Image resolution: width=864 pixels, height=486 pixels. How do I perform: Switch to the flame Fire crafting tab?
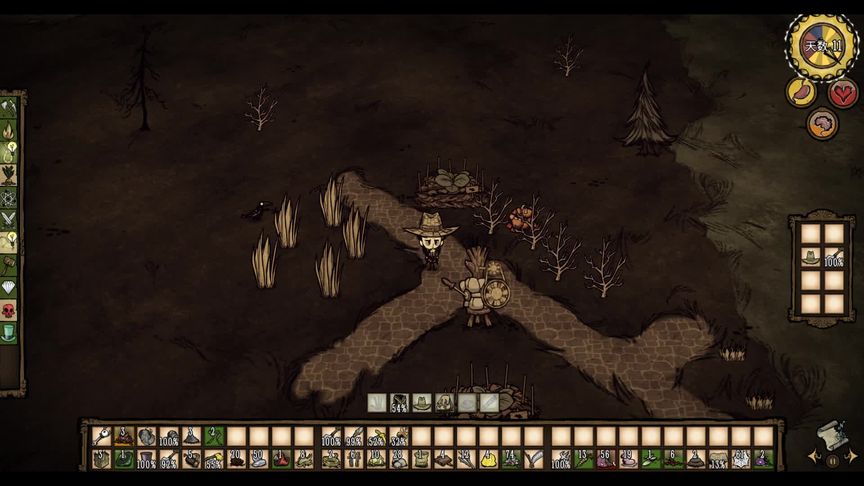[9, 129]
